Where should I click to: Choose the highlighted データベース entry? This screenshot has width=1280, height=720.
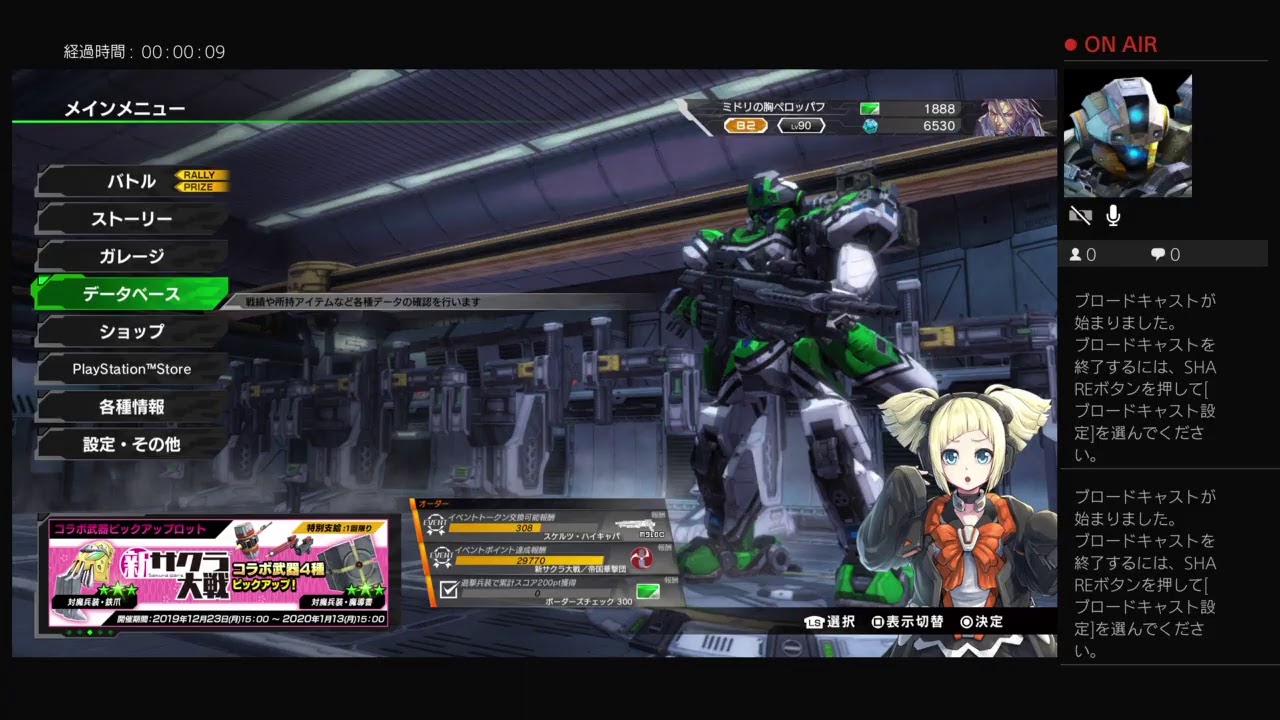(x=132, y=294)
